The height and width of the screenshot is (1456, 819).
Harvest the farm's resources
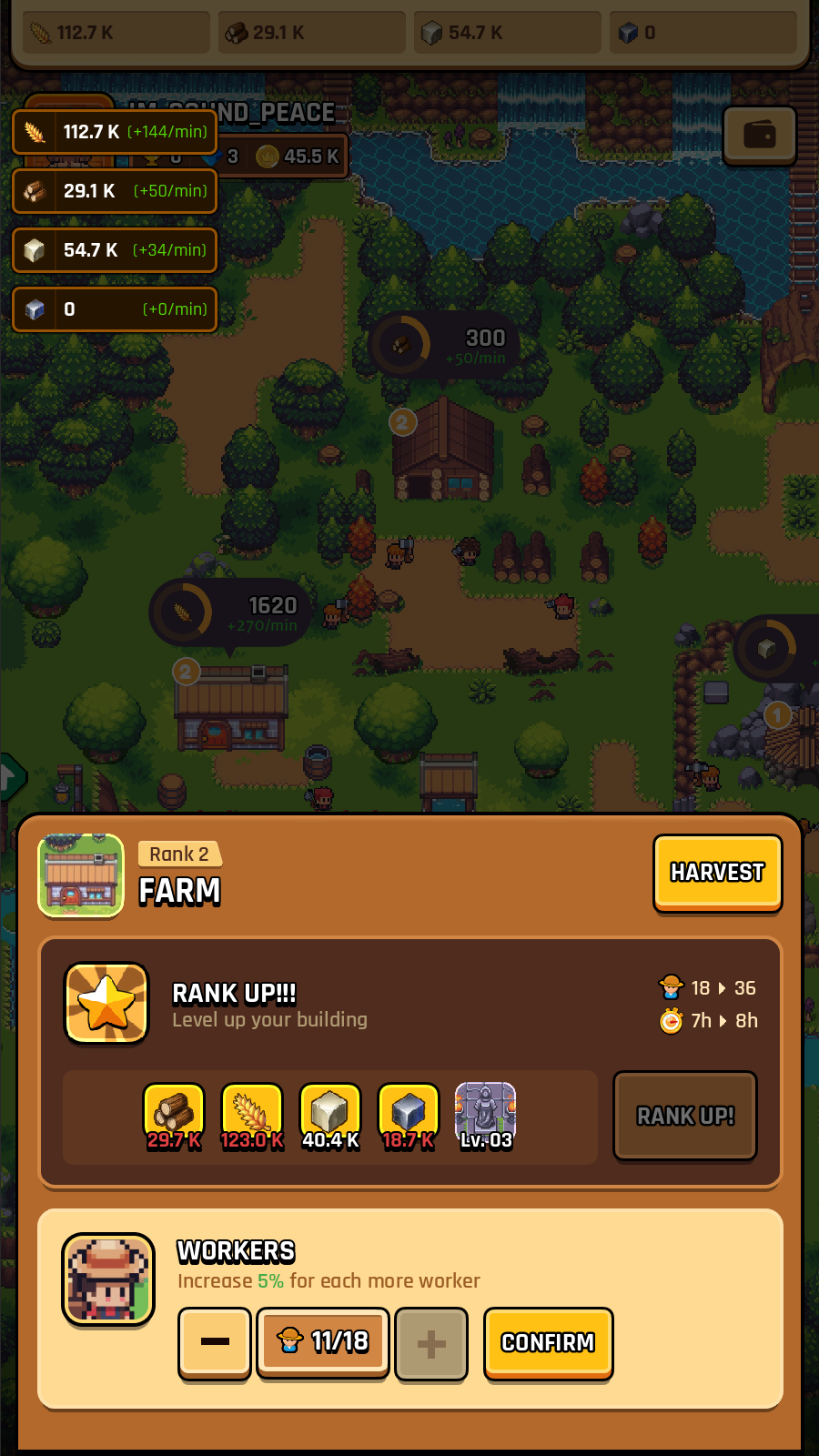coord(717,873)
